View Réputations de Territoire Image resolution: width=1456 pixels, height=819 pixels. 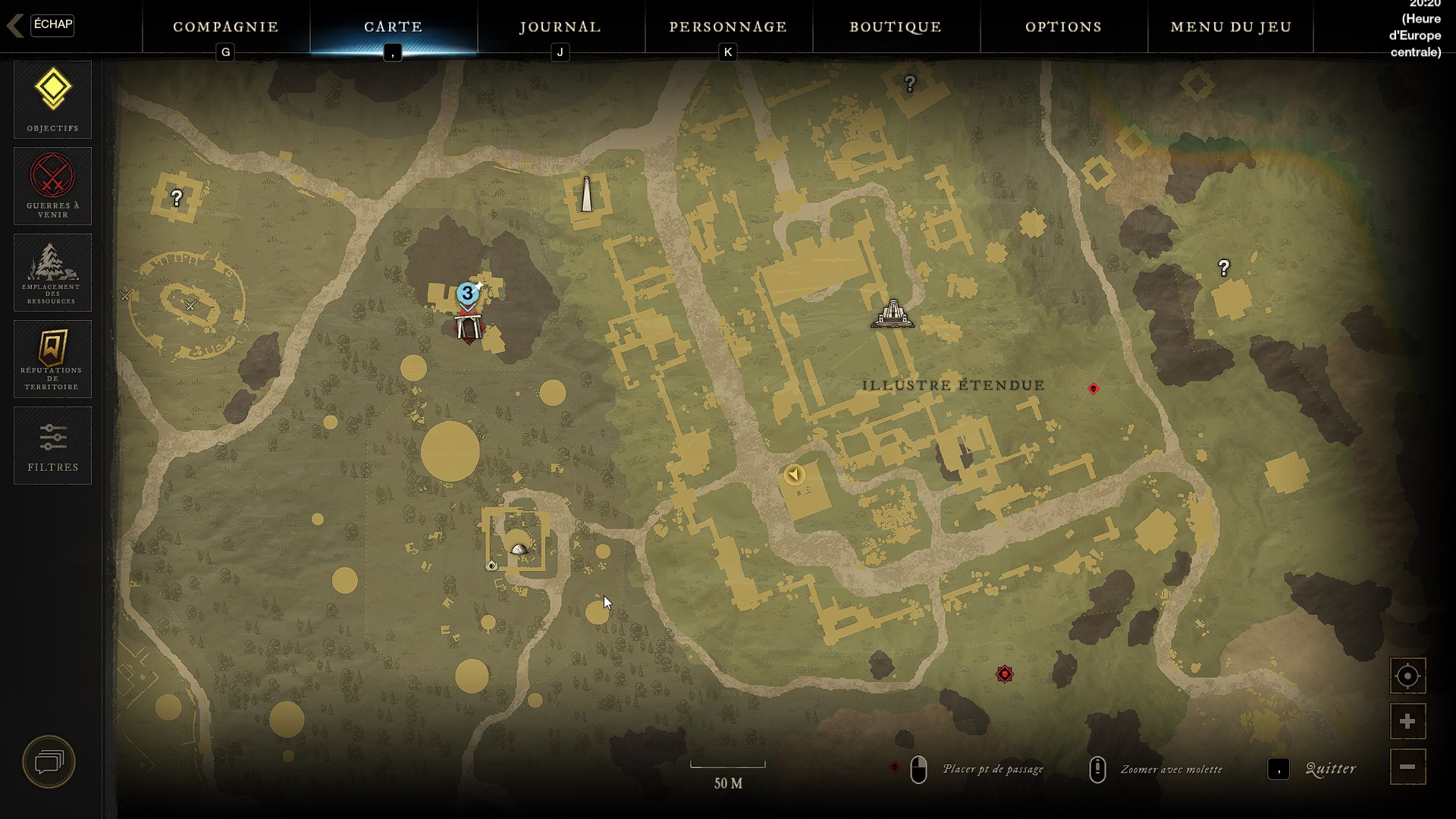52,359
